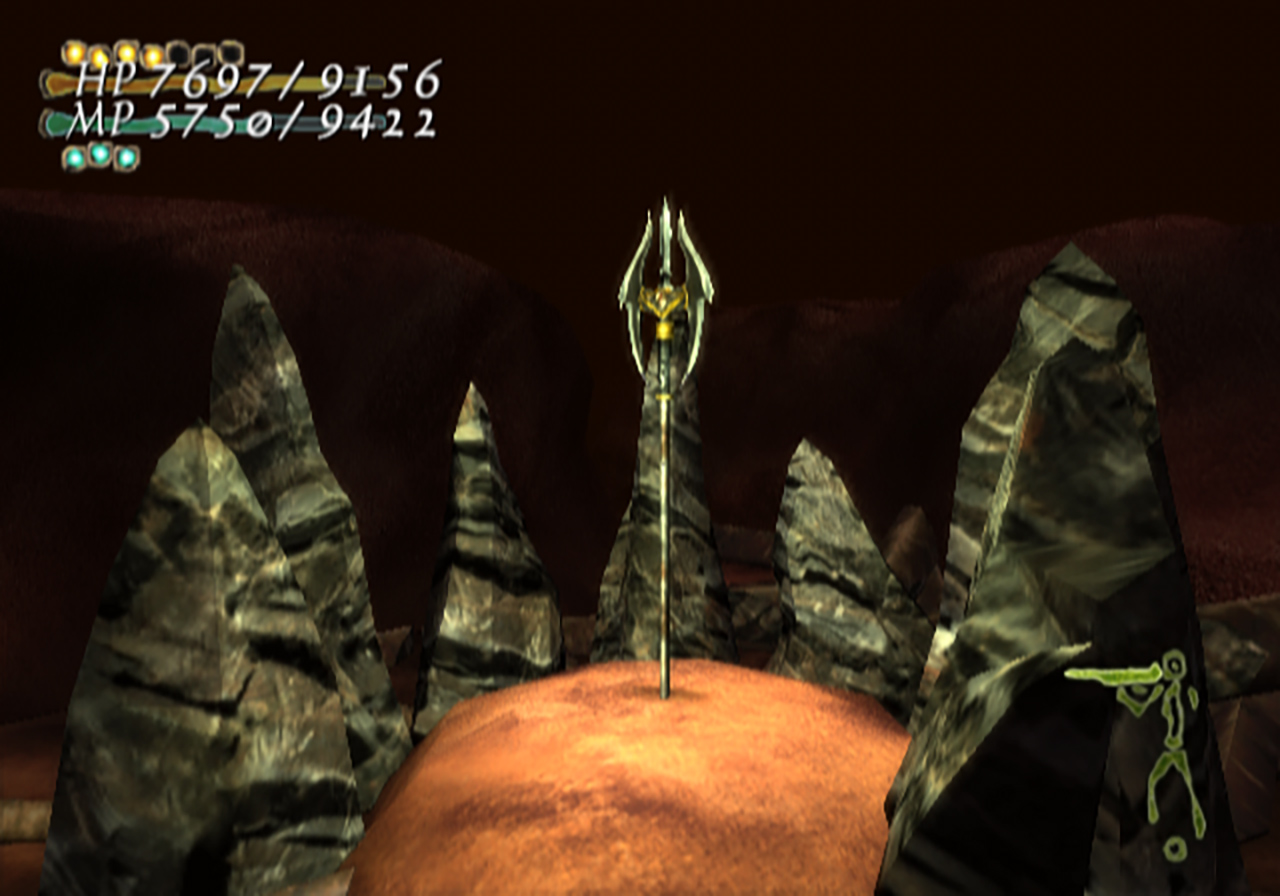
Task: Click the first empty dark orb slot
Action: (x=179, y=52)
